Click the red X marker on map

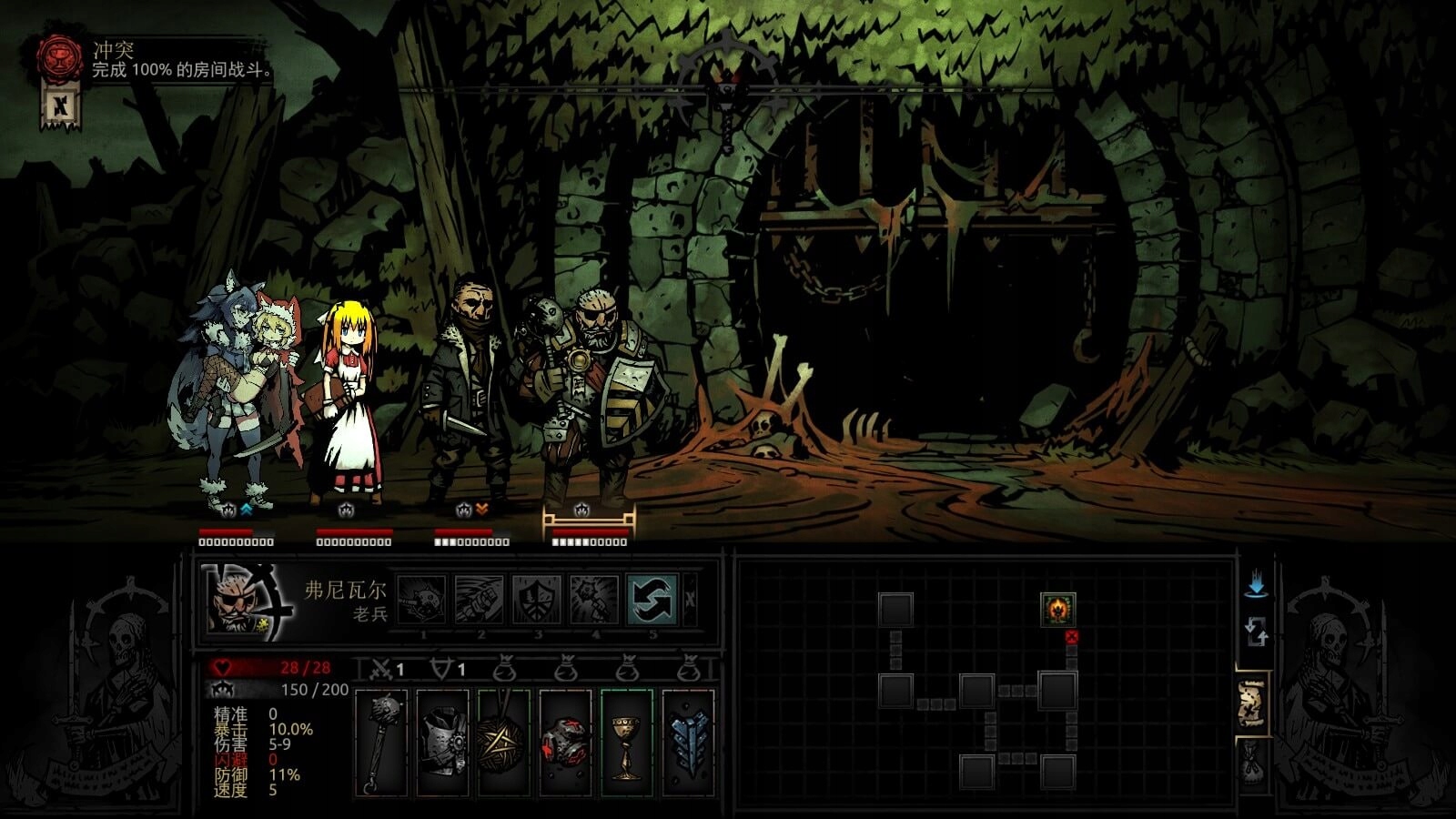click(x=1071, y=637)
